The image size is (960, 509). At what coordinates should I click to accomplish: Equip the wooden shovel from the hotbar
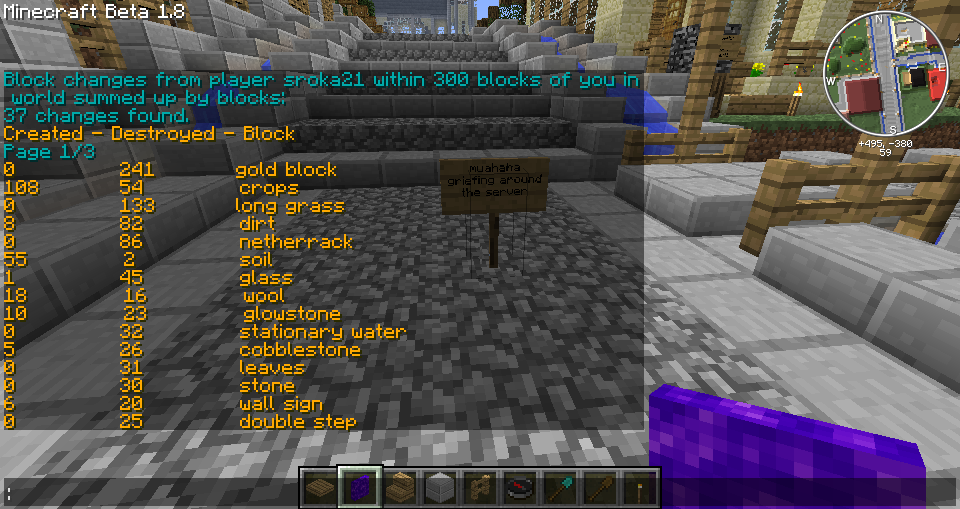(x=600, y=487)
